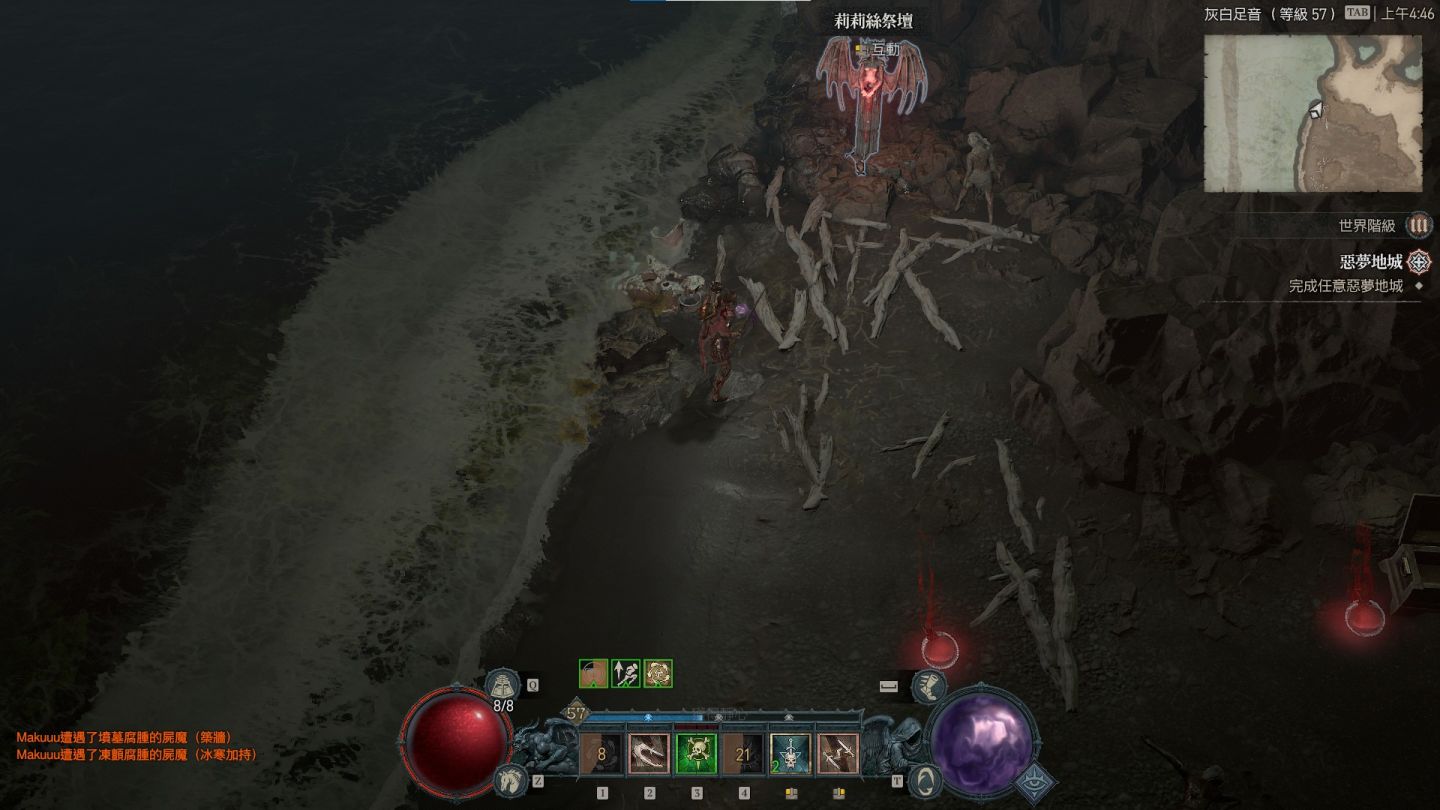
Task: Click the level 57 badge on experience bar
Action: tap(576, 713)
